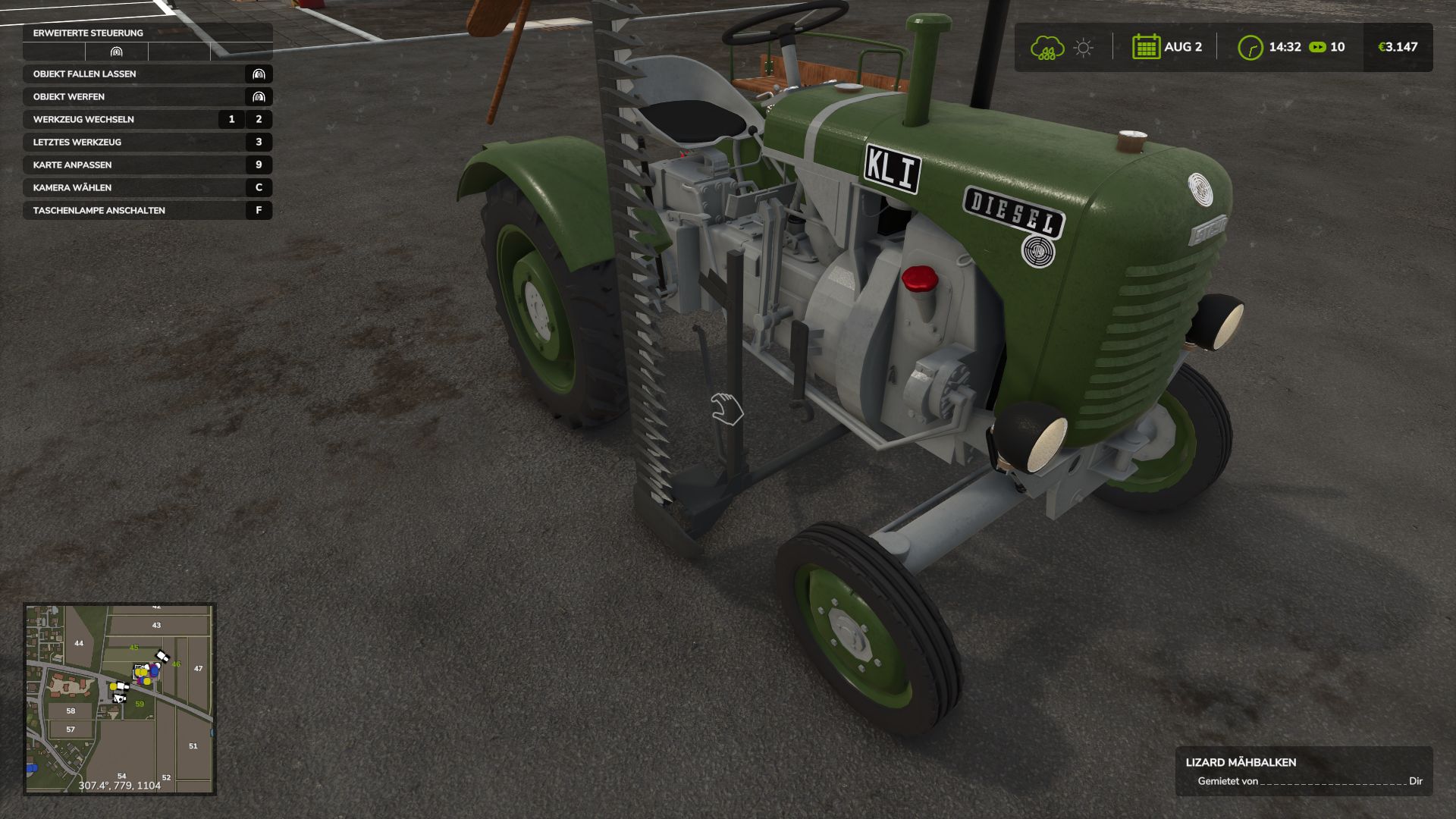Click the clock icon beside 14:32
The height and width of the screenshot is (819, 1456).
(1250, 47)
